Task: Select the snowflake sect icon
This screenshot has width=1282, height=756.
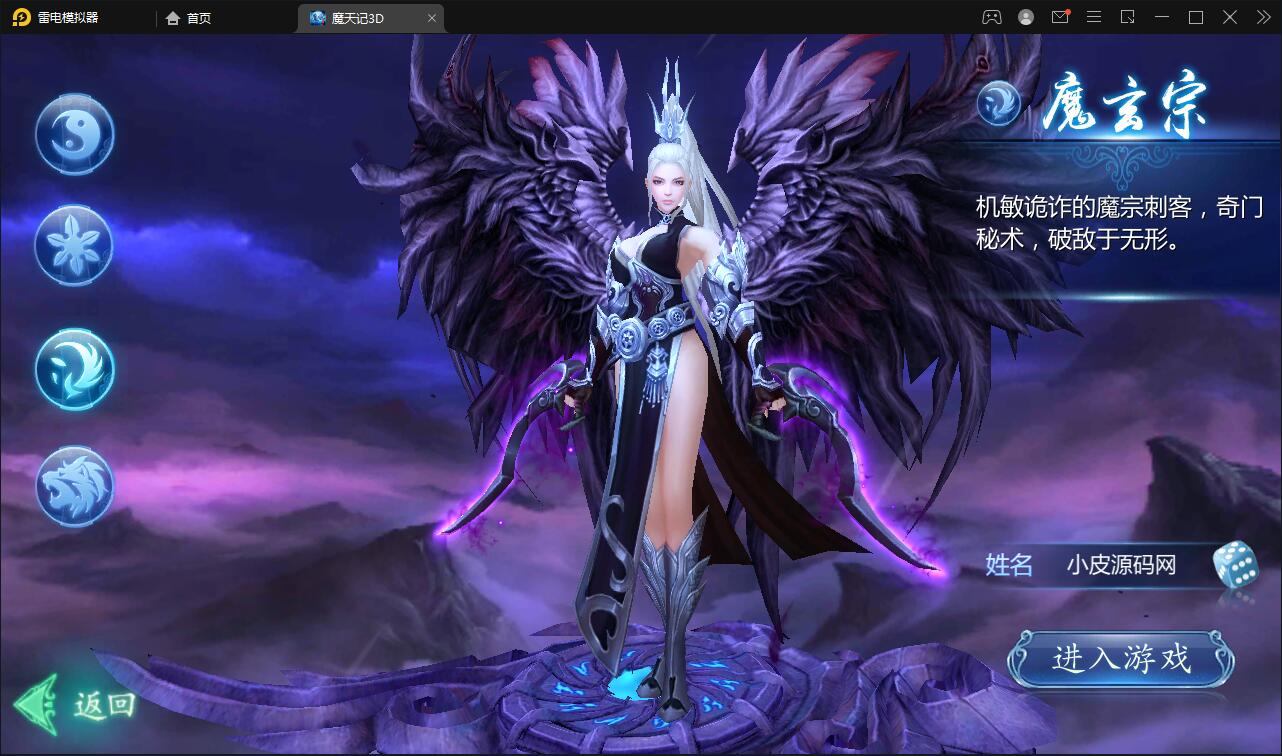Action: tap(74, 245)
